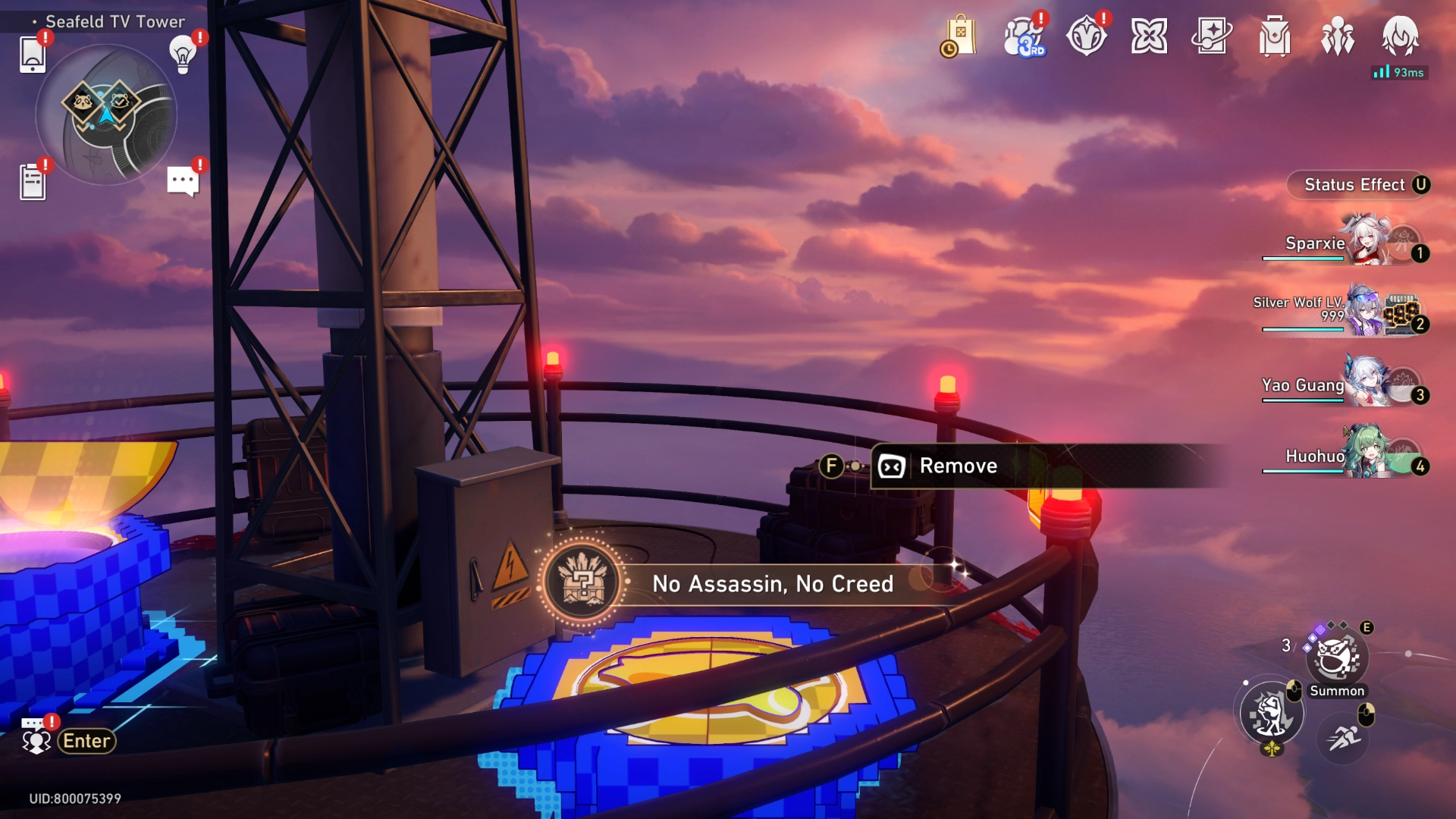Open the four-petal flower menu icon
Viewport: 1456px width, 819px height.
(1149, 36)
